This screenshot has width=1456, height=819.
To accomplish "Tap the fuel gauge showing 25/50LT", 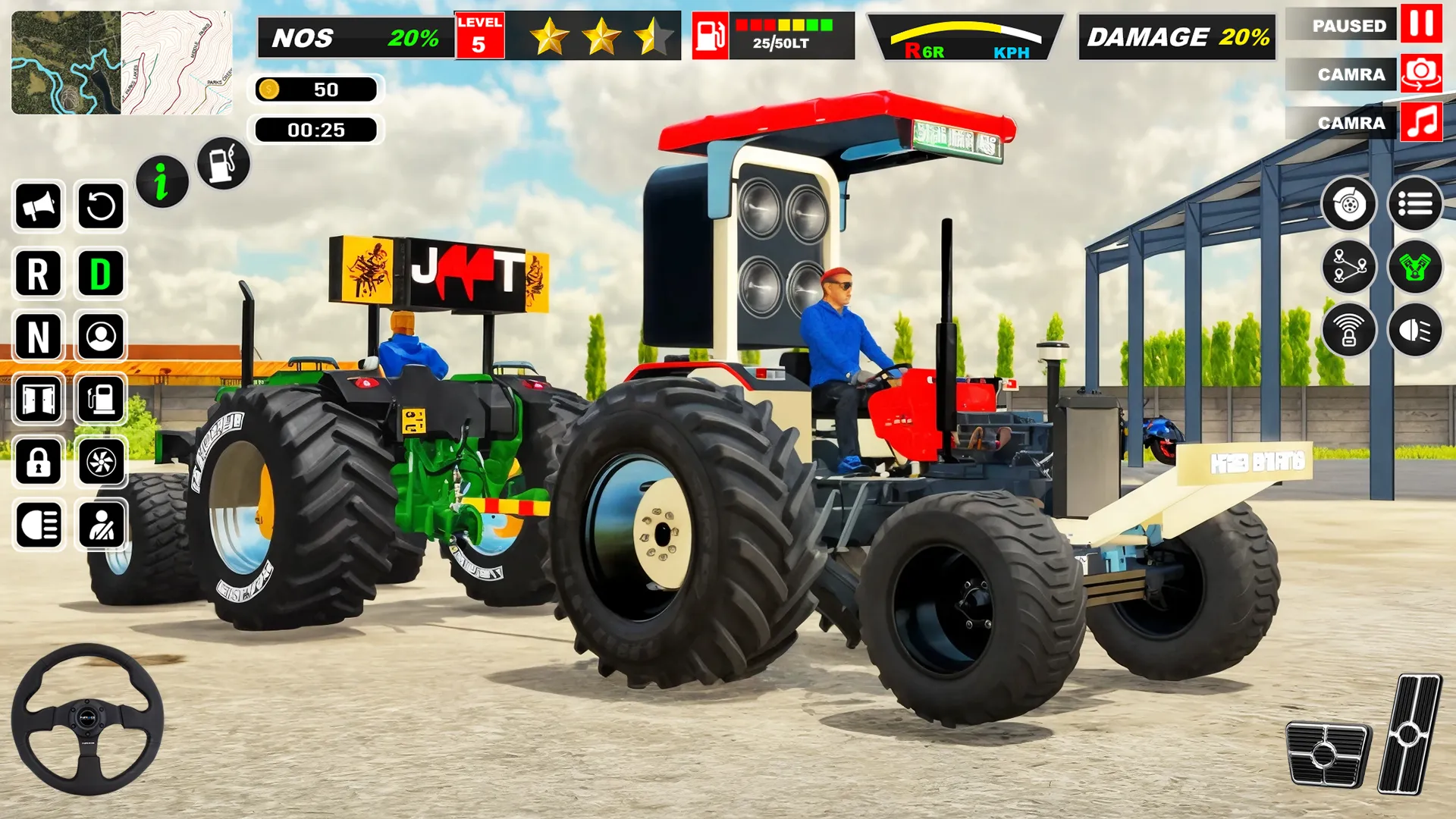I will point(773,34).
